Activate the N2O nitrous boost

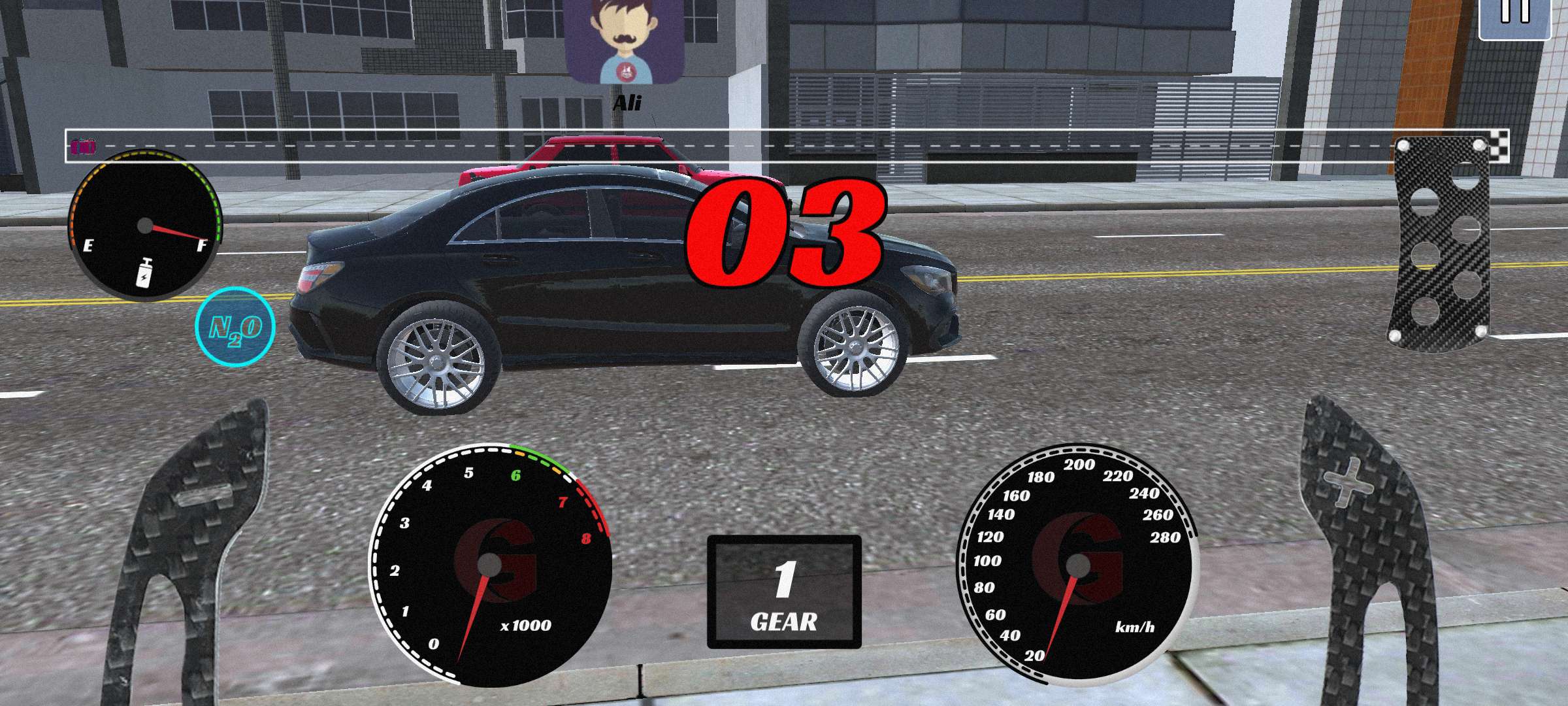pos(235,326)
